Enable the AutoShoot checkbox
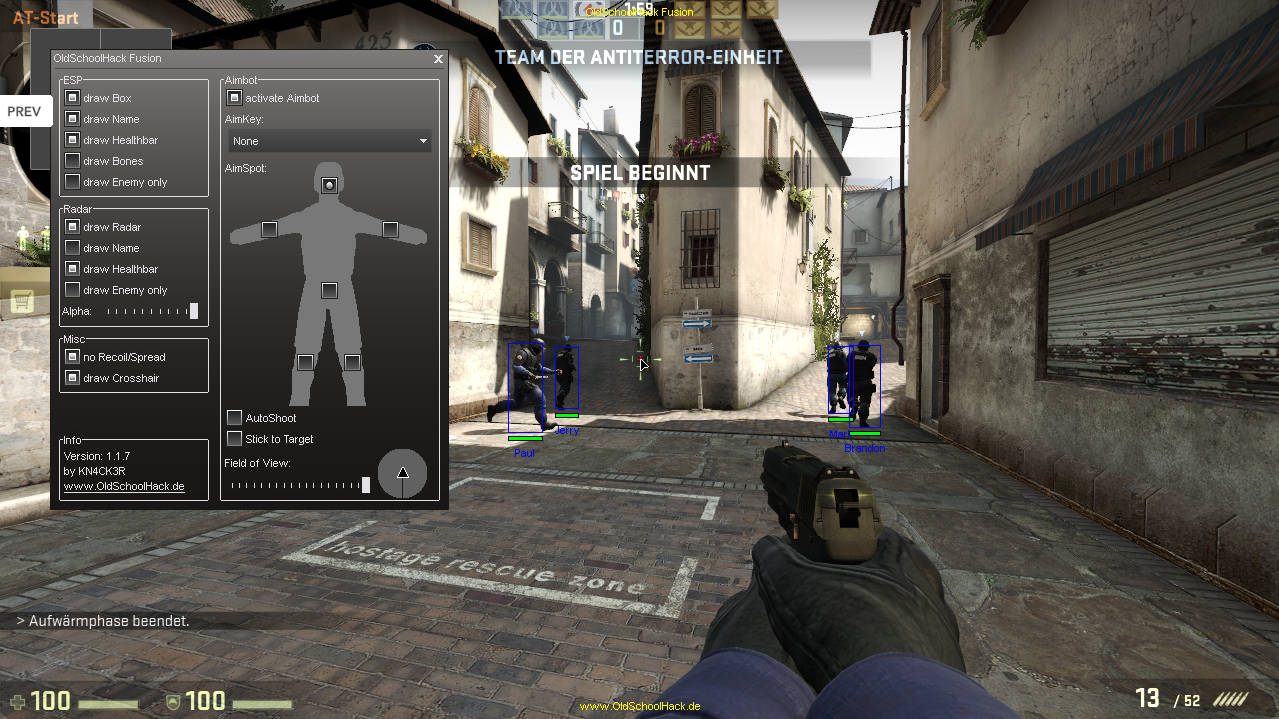This screenshot has width=1279, height=719. tap(234, 418)
